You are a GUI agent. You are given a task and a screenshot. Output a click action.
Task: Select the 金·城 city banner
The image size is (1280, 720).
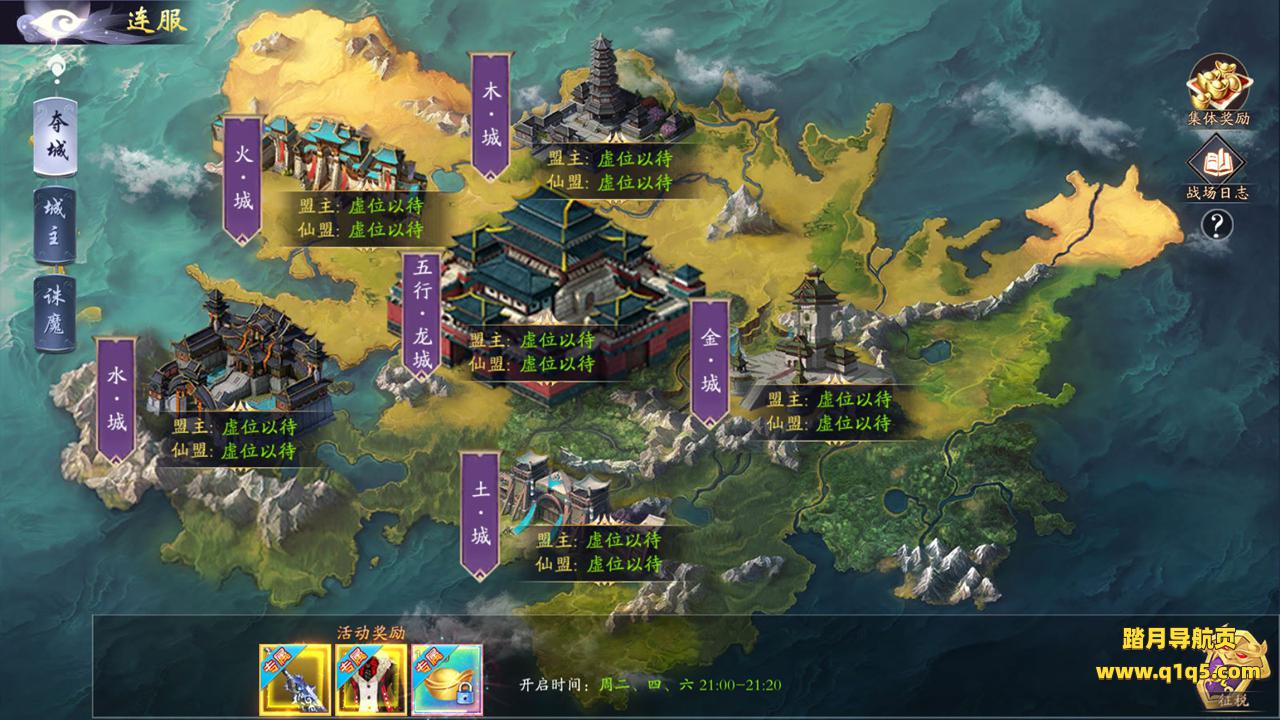(710, 362)
